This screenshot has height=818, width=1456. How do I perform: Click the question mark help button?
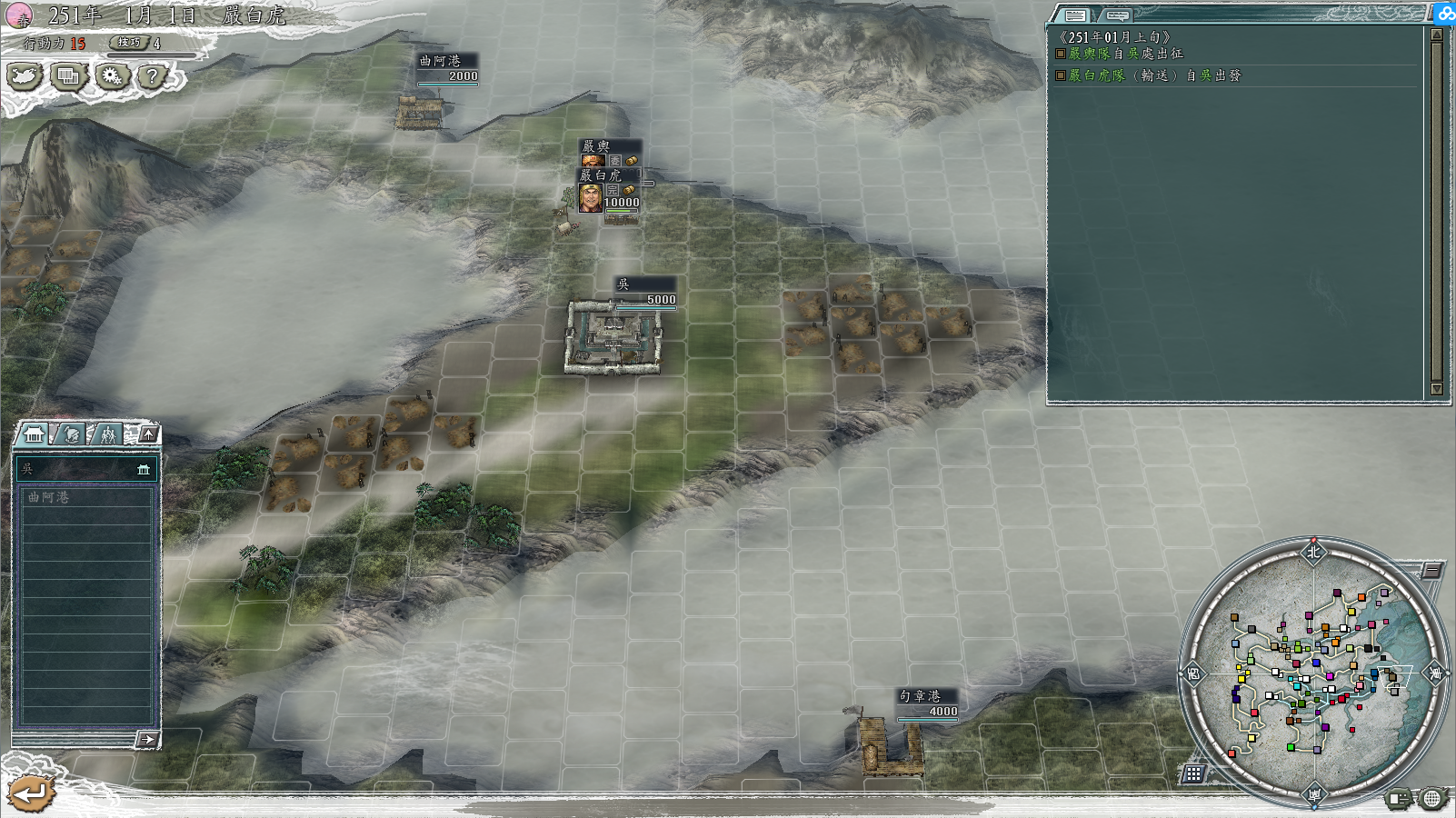[153, 77]
